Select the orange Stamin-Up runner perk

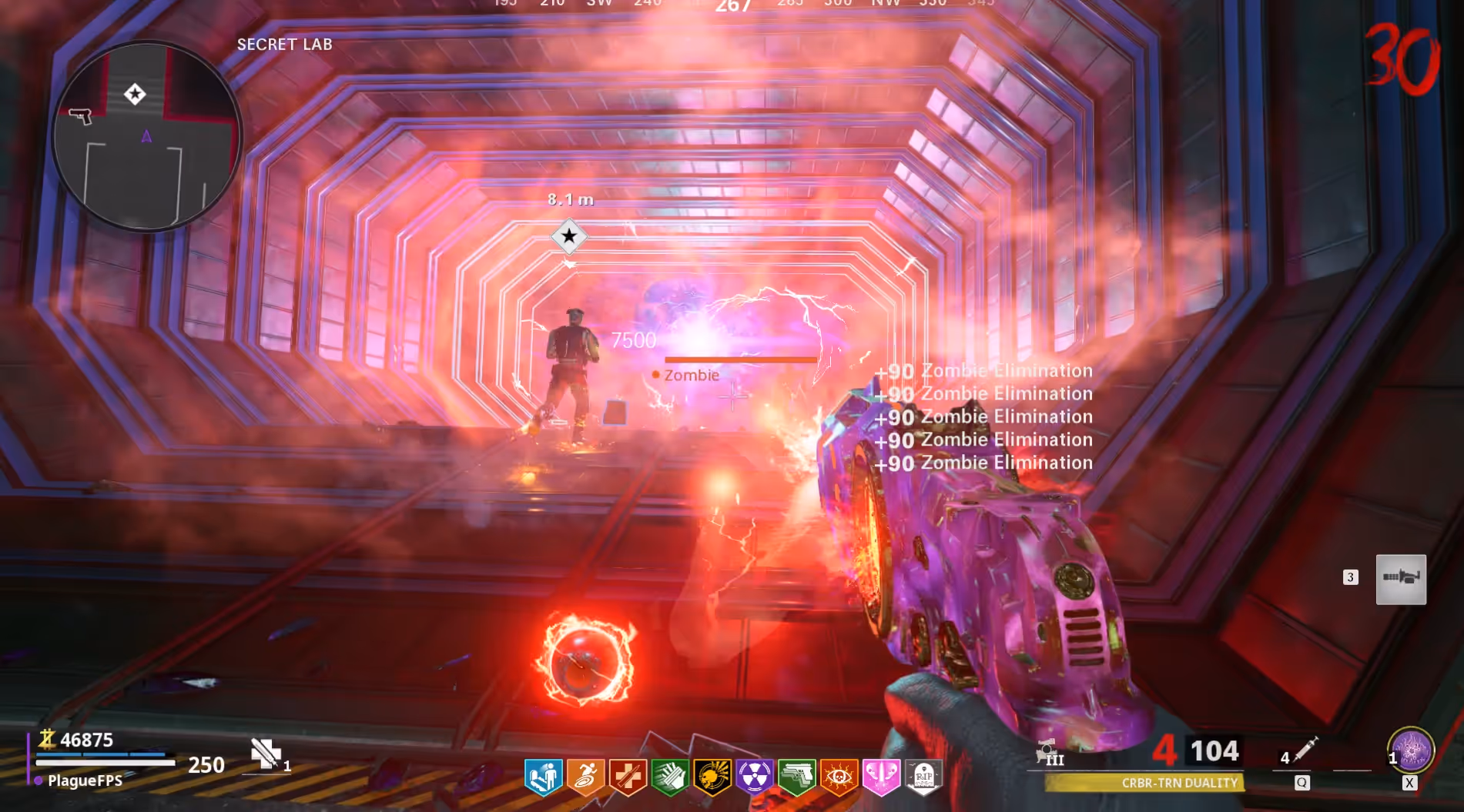tap(585, 776)
